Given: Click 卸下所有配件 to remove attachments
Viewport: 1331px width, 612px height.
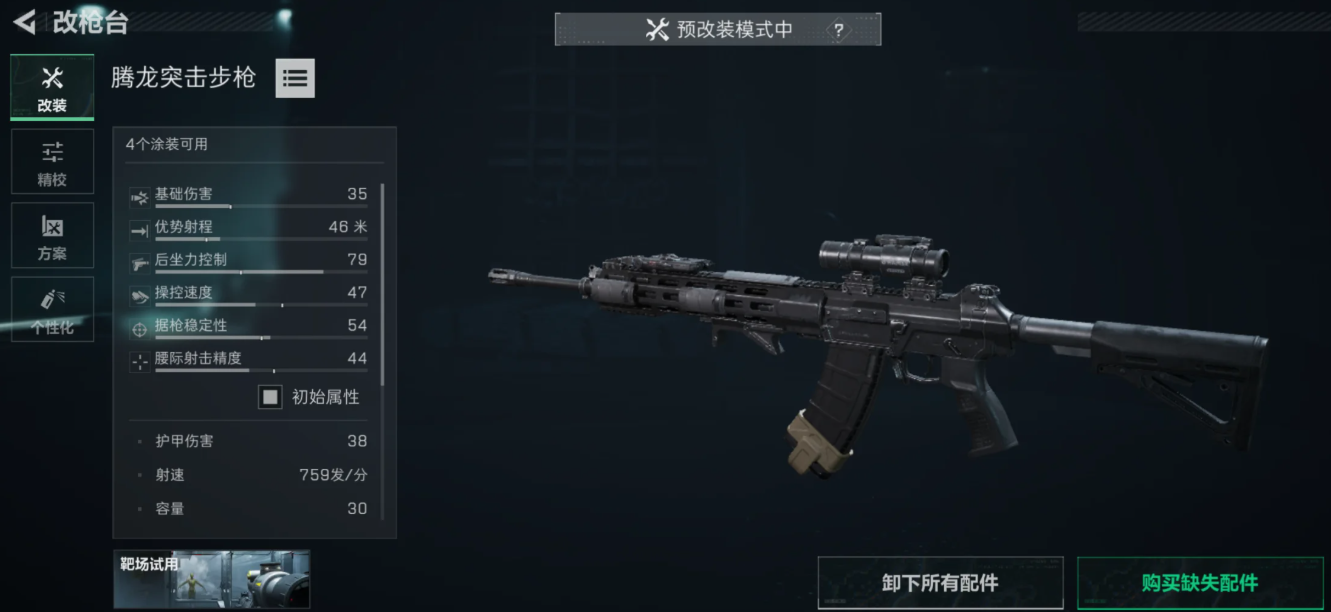Looking at the screenshot, I should click(940, 583).
